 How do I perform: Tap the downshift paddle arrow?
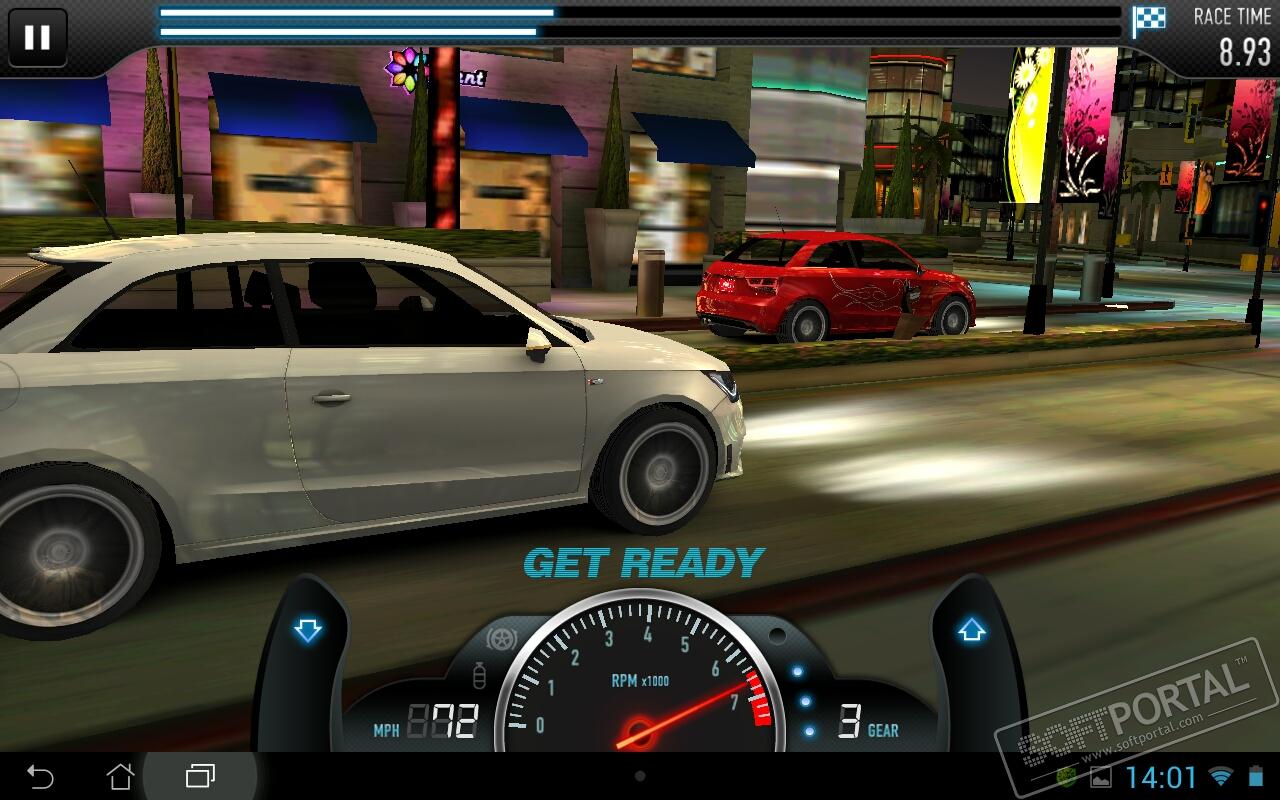click(x=307, y=631)
